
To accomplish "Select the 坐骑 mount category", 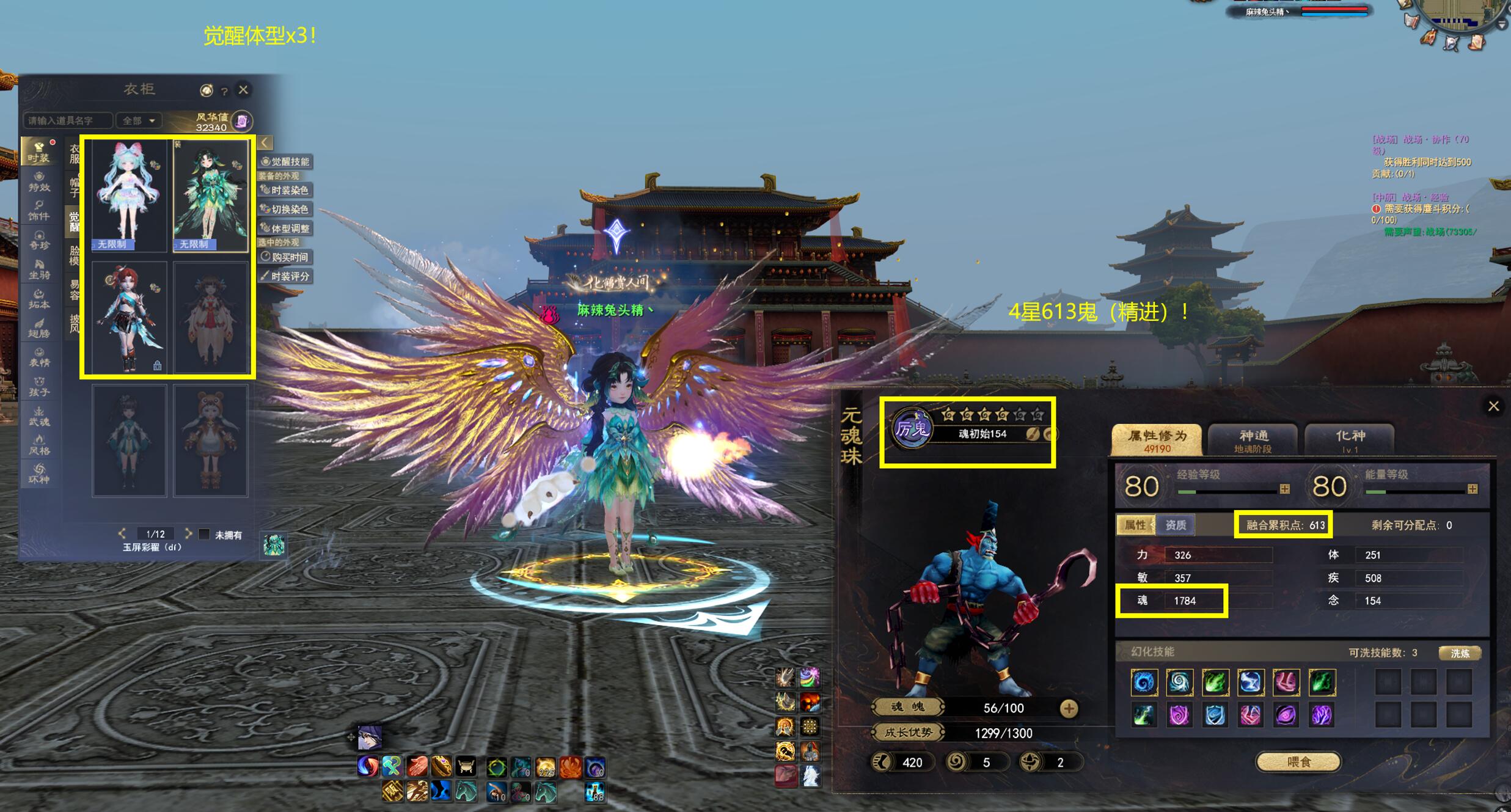I will [38, 269].
